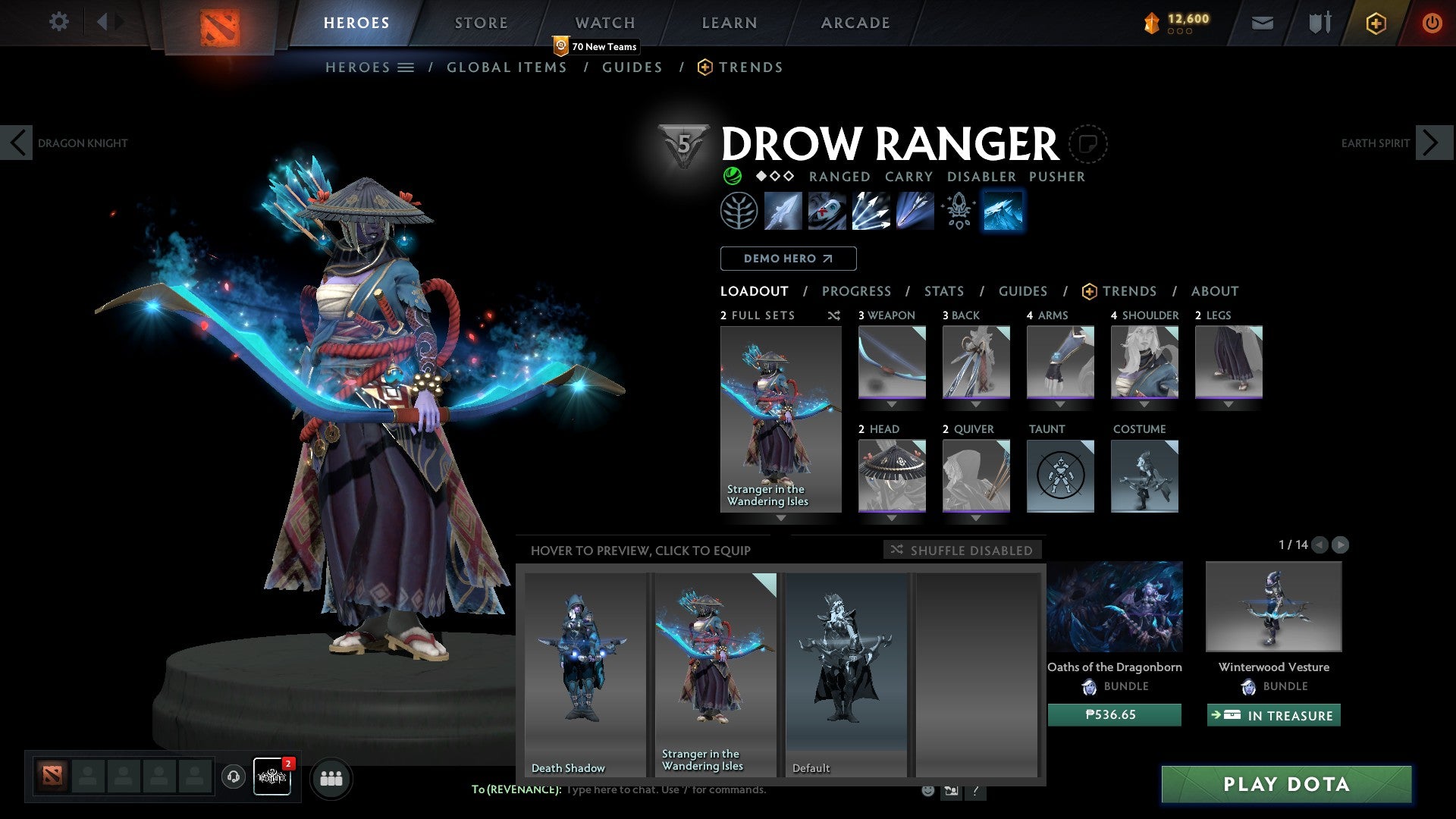This screenshot has height=819, width=1456.
Task: Click the settings gear icon
Action: tap(58, 22)
